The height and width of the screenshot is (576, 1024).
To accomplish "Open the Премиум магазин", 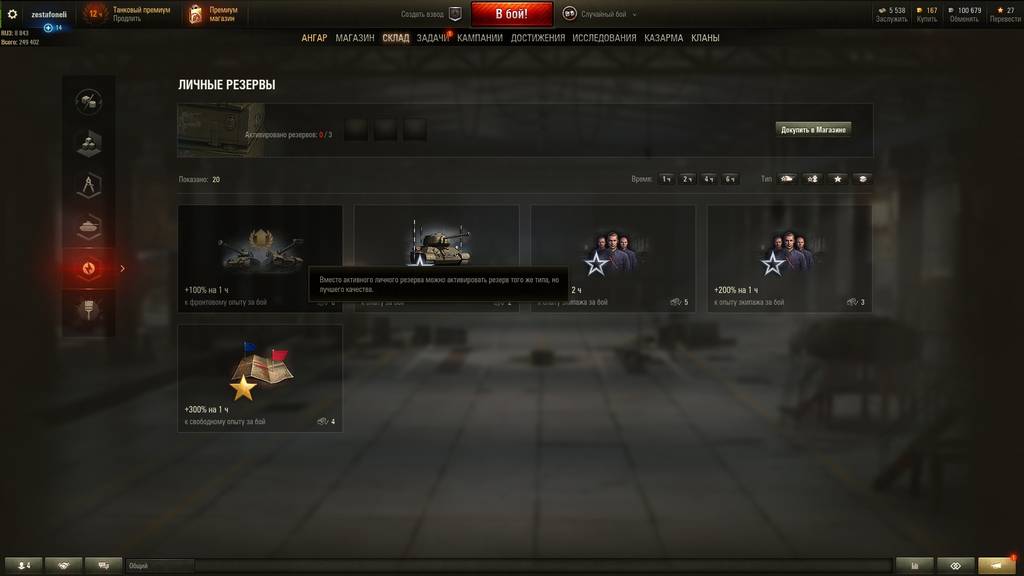I will [214, 14].
